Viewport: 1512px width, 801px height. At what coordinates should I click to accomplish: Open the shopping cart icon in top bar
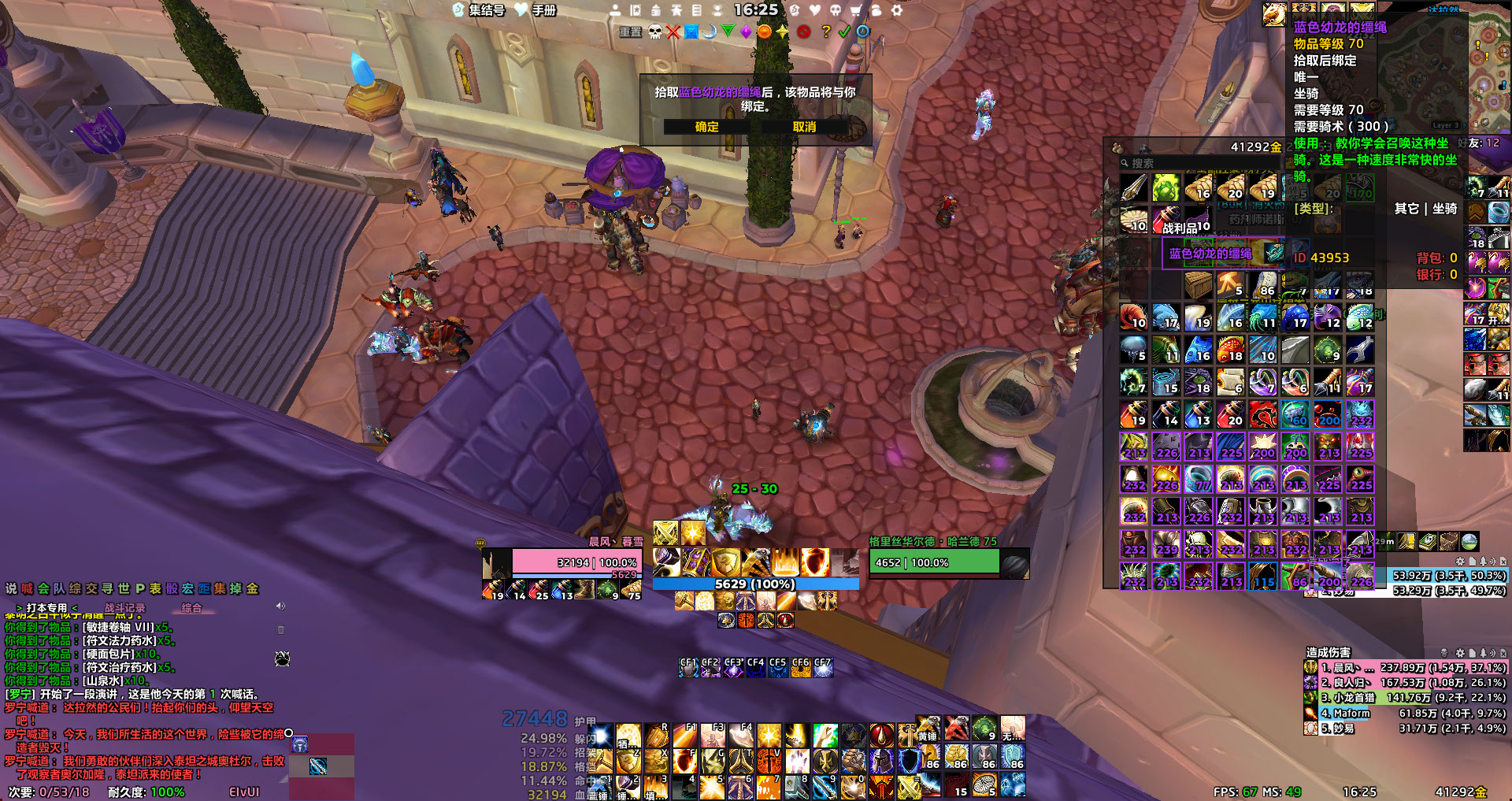pyautogui.click(x=856, y=10)
